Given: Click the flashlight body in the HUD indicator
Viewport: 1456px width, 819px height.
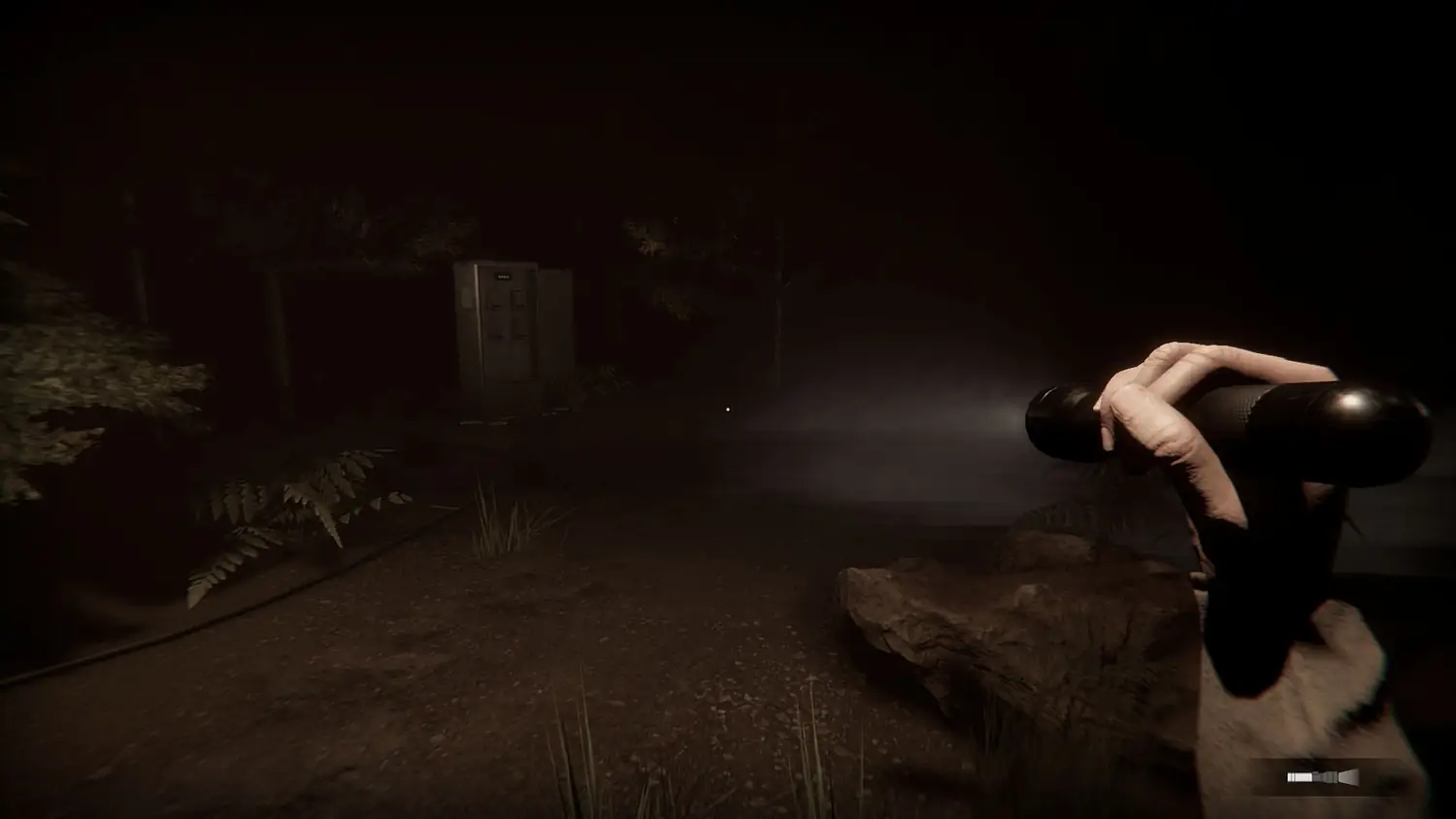Looking at the screenshot, I should 1301,776.
